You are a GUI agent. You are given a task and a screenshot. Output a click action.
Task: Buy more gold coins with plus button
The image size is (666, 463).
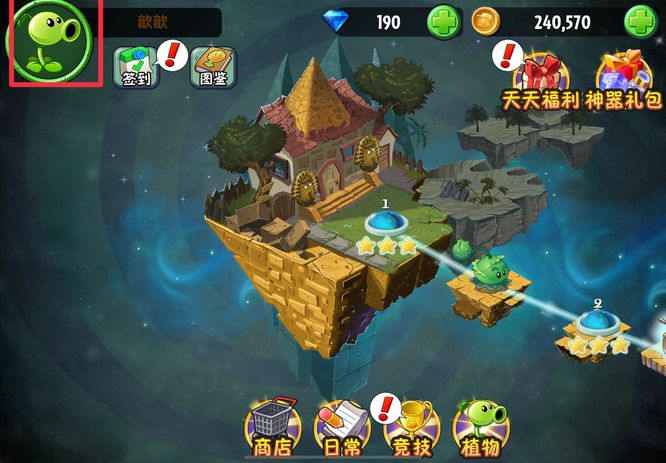(640, 21)
